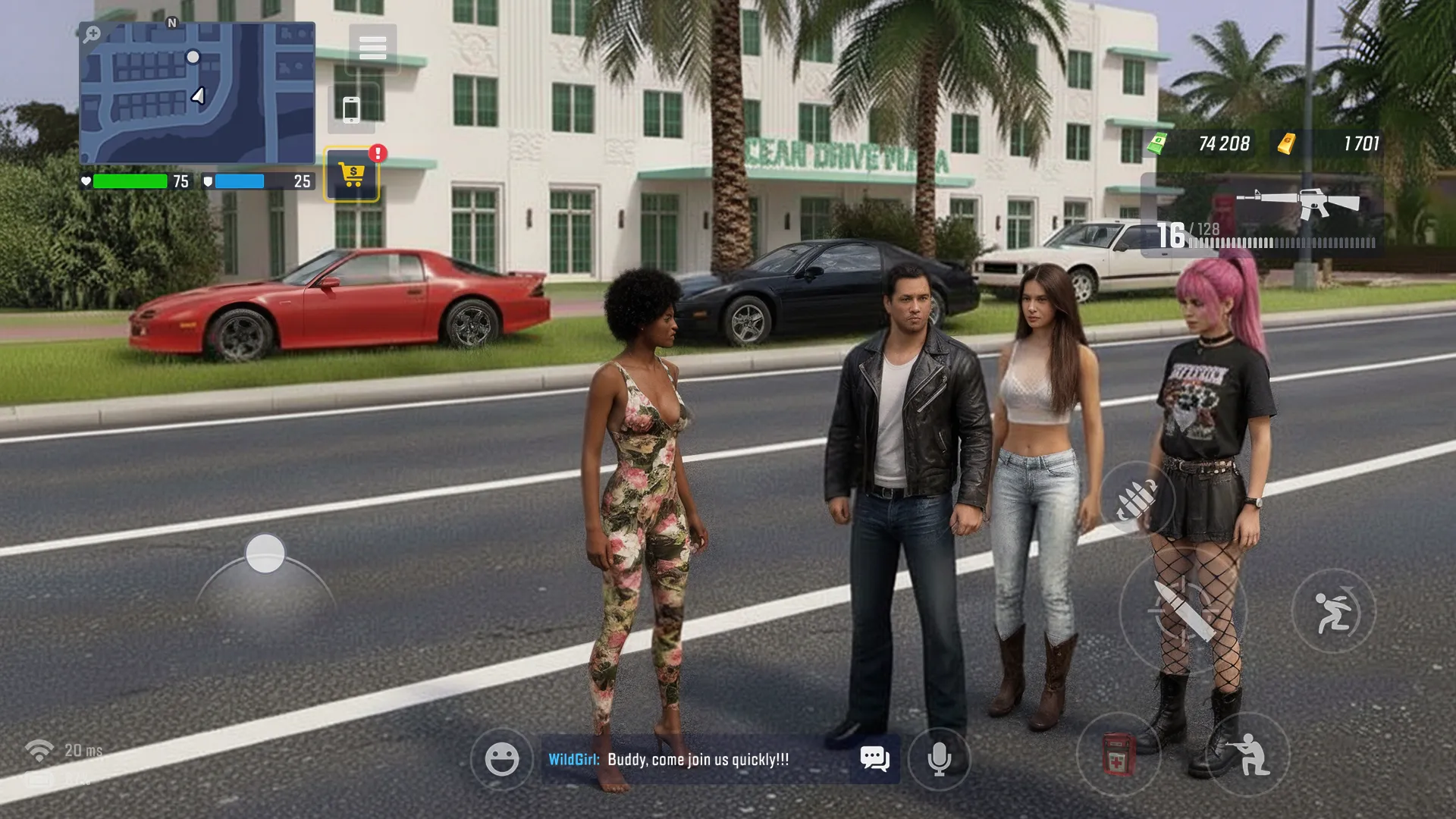This screenshot has width=1456, height=819.
Task: Open the hamburger main menu
Action: tap(371, 48)
